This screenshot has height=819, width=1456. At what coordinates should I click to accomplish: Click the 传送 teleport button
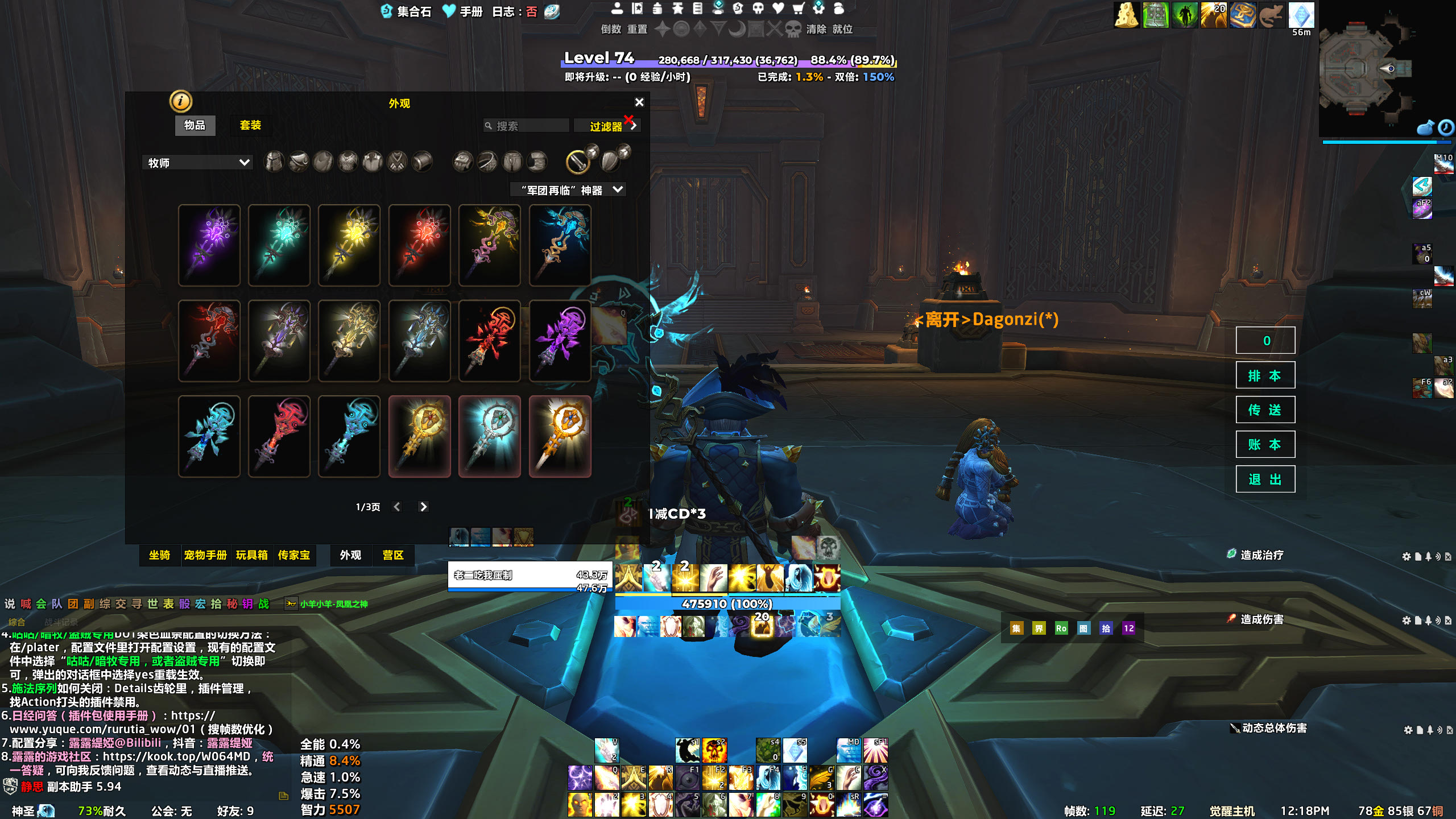click(x=1265, y=410)
